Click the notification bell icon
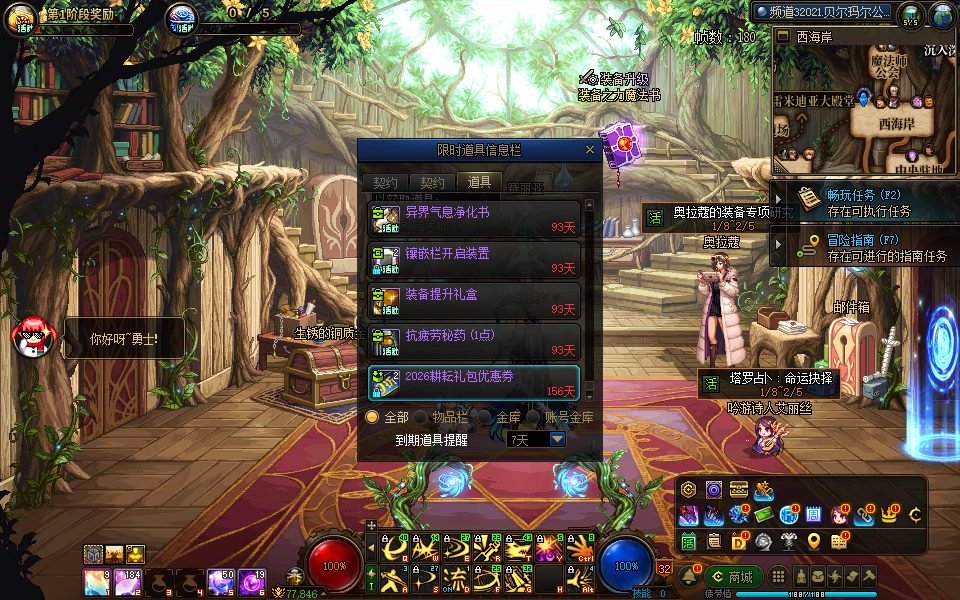The image size is (960, 600). [689, 577]
